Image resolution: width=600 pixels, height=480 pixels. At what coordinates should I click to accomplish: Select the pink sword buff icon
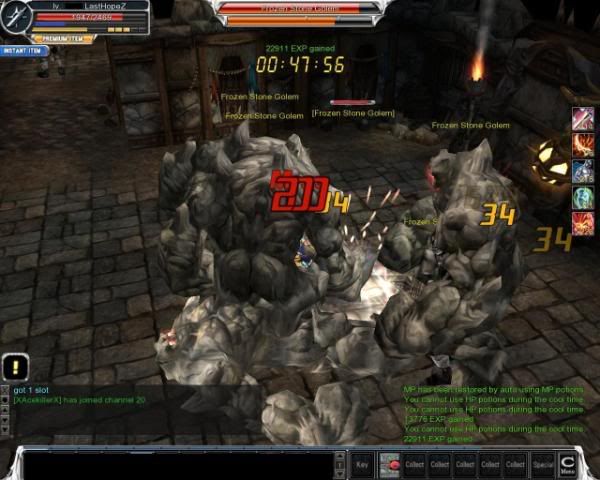coord(582,119)
